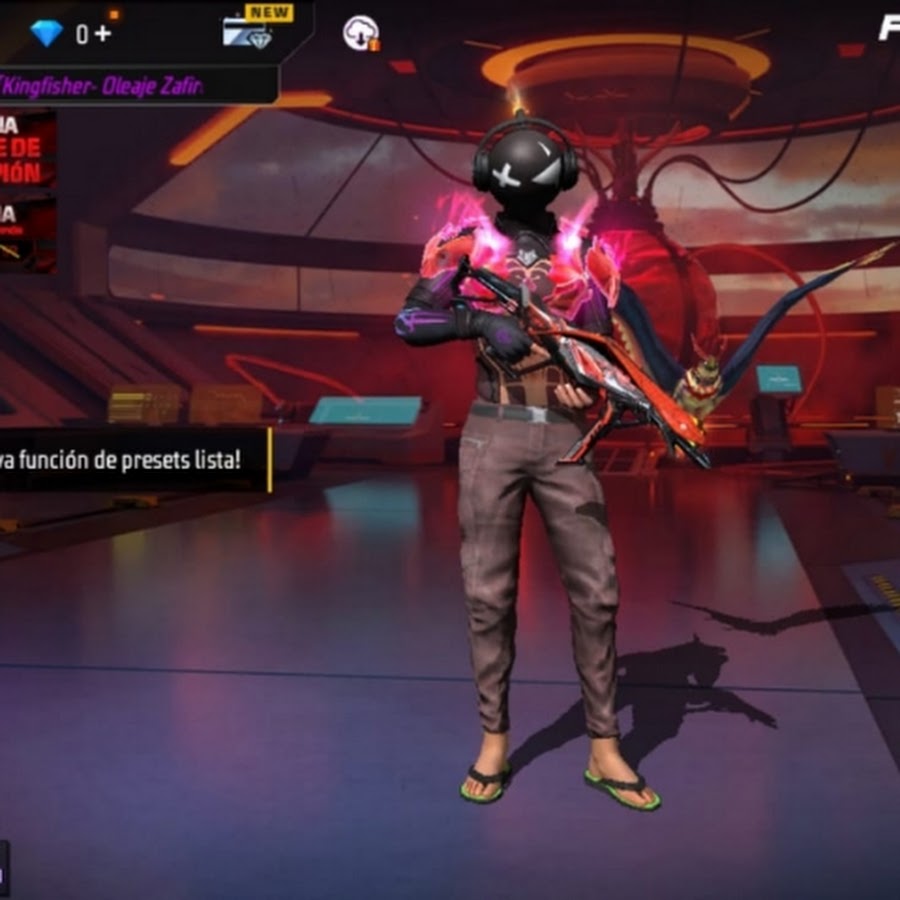900x900 pixels.
Task: Open the cloud download center icon
Action: point(360,34)
